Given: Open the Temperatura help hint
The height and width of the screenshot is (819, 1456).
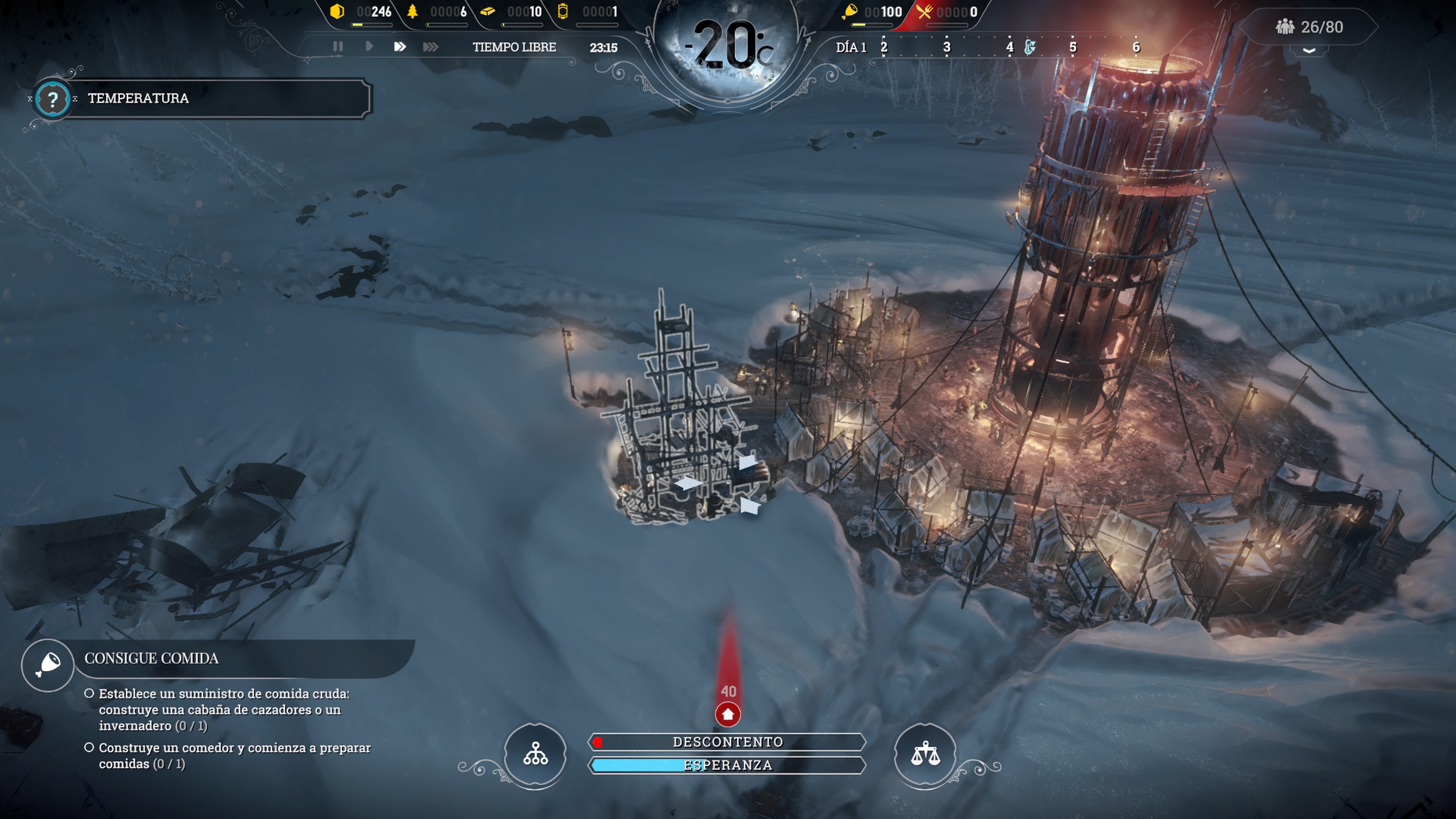Looking at the screenshot, I should [53, 99].
